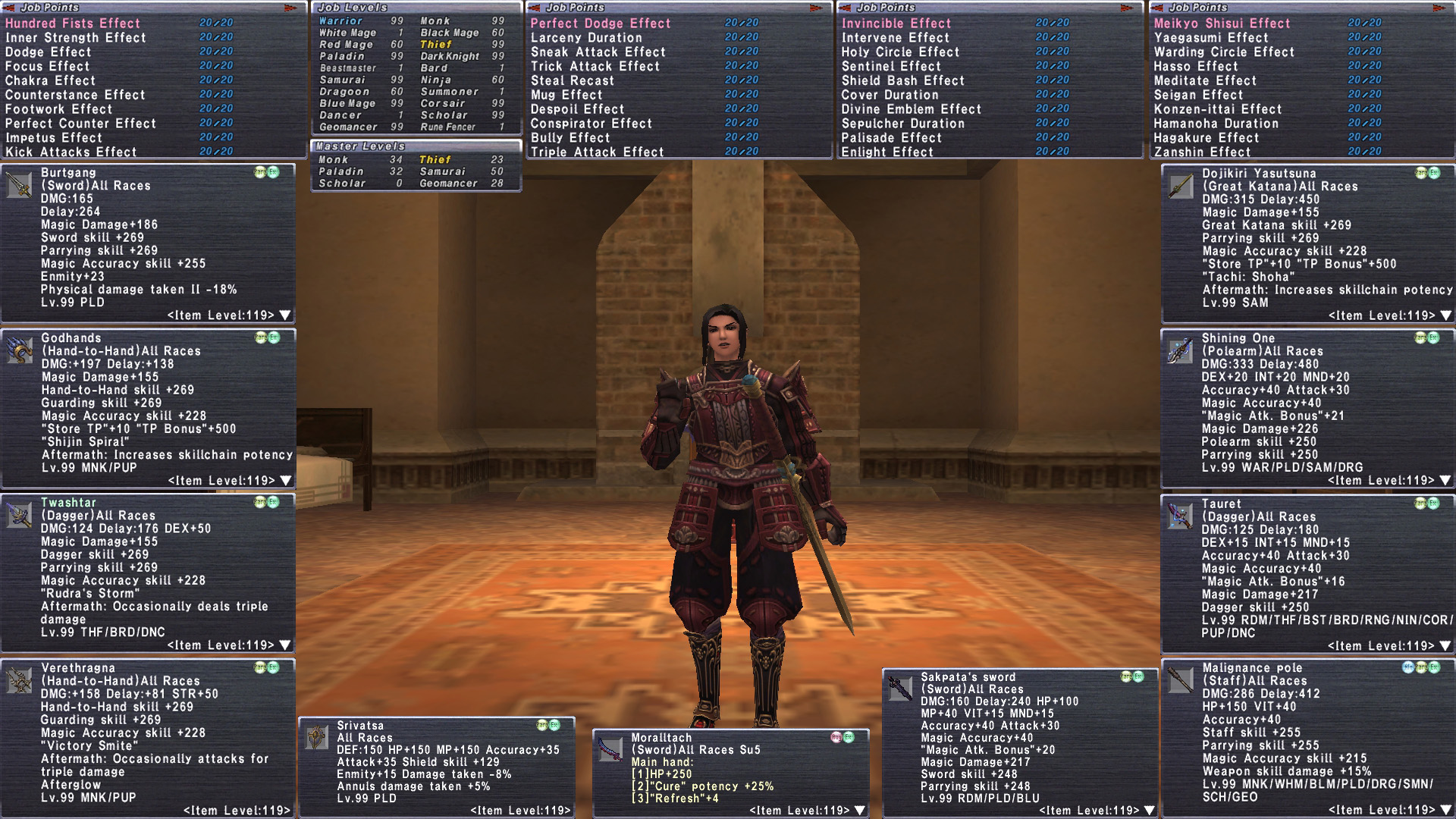
Task: Click the Burtgang sword icon
Action: click(19, 185)
